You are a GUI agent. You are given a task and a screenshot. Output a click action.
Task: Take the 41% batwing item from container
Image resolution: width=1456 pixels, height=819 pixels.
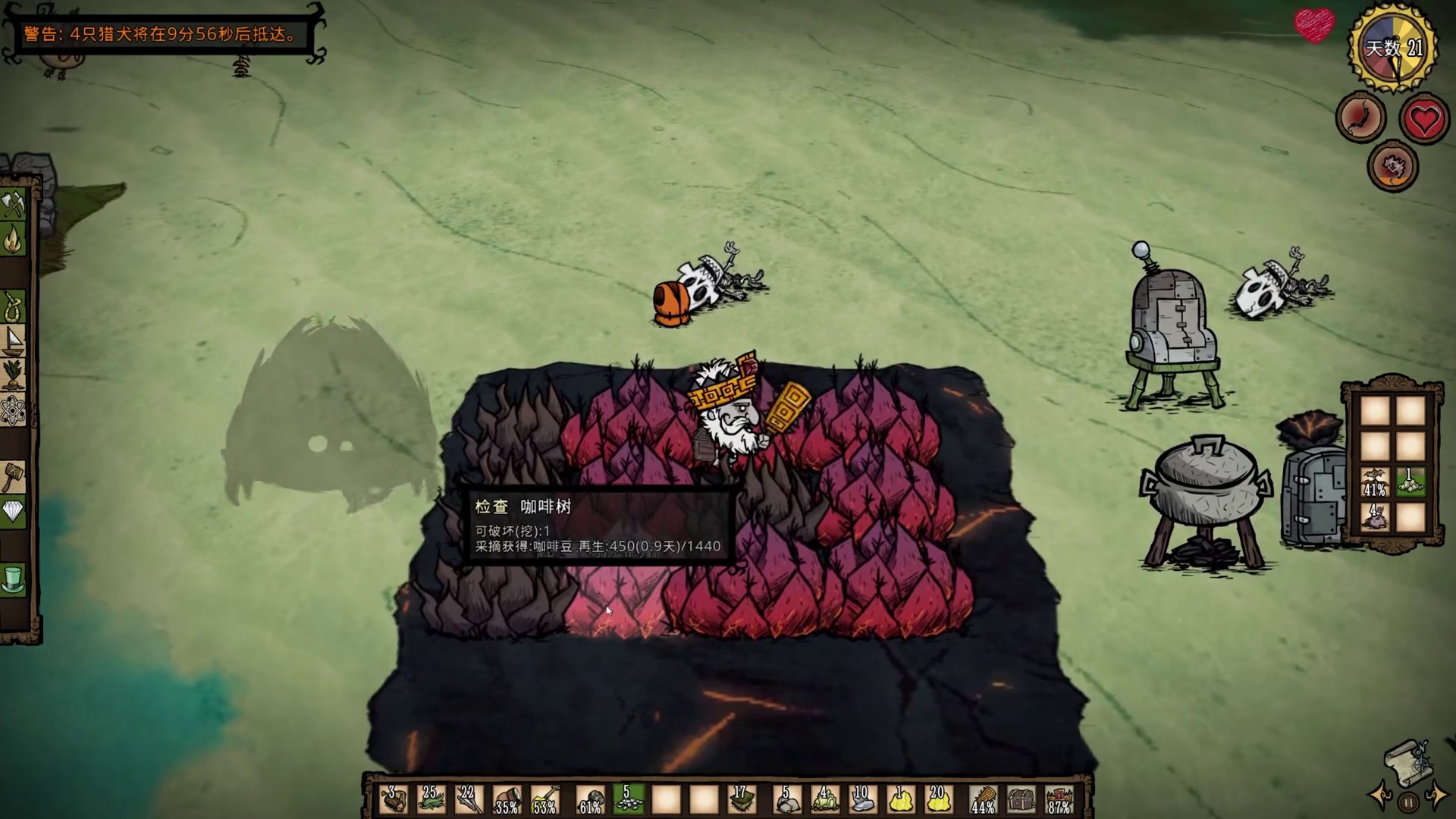pyautogui.click(x=1375, y=483)
